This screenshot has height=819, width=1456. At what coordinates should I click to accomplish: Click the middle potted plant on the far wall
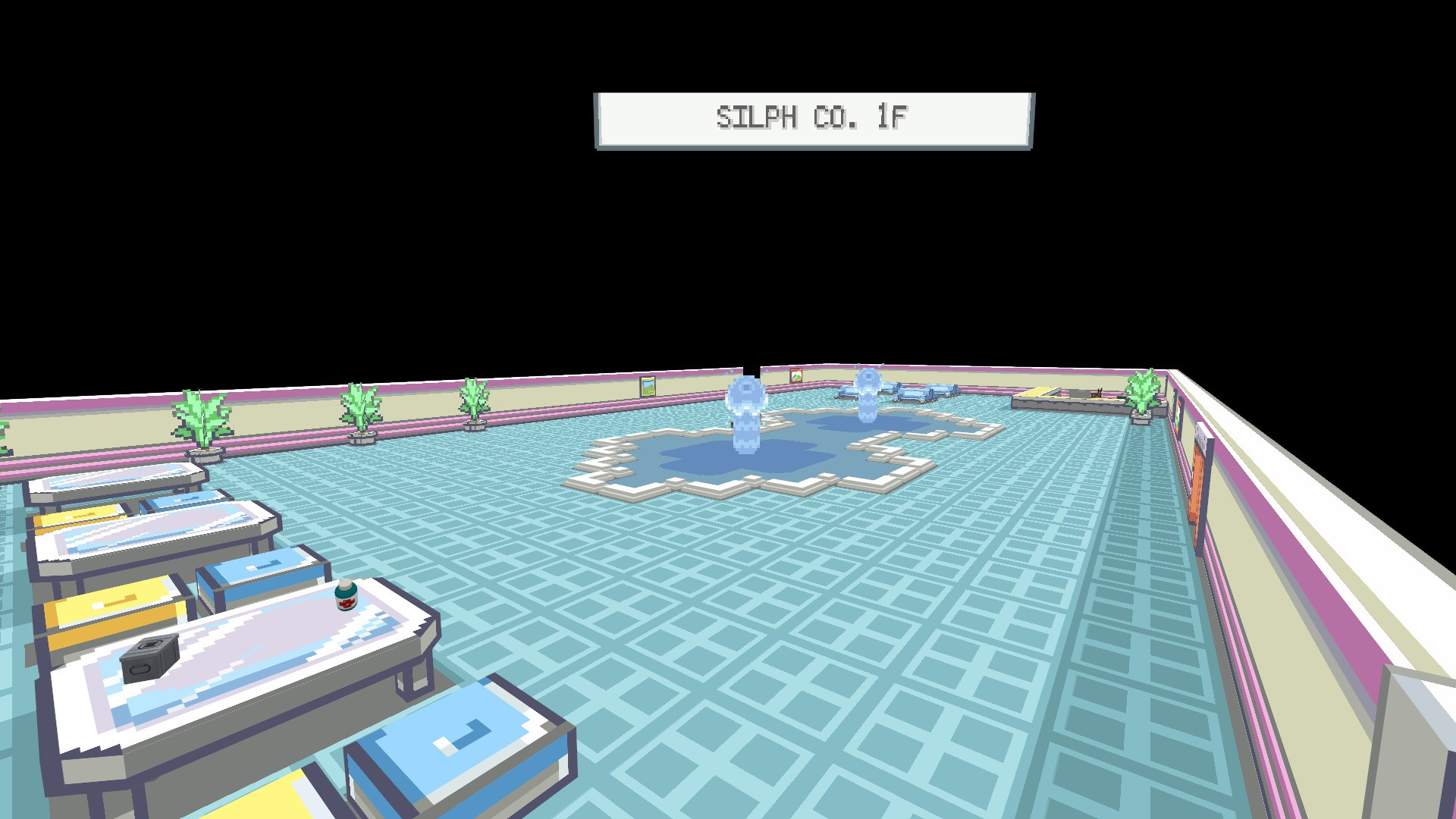362,409
